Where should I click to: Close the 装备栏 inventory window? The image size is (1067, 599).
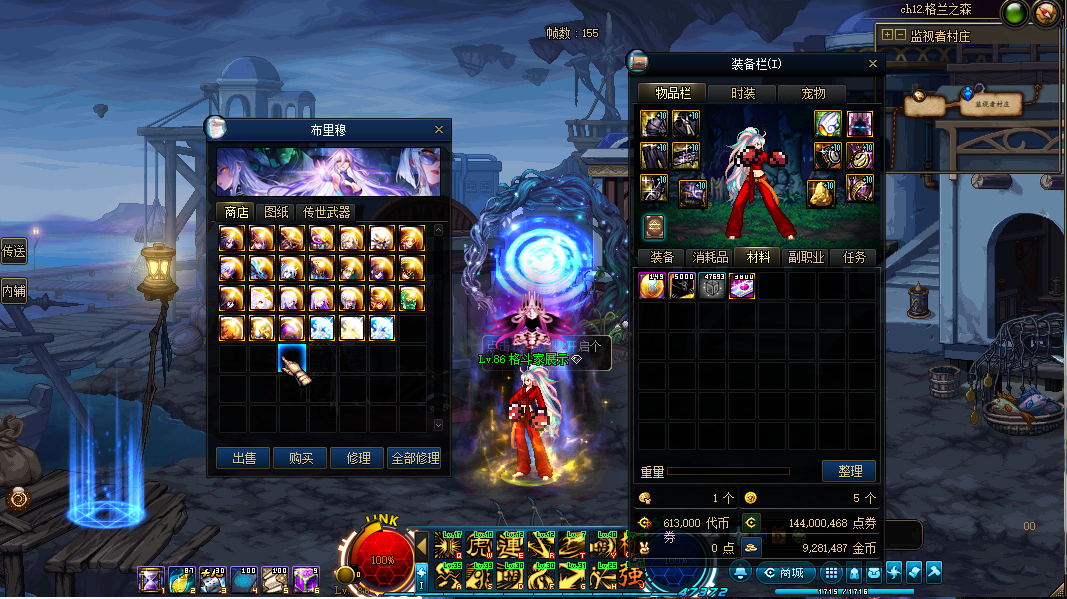point(873,64)
